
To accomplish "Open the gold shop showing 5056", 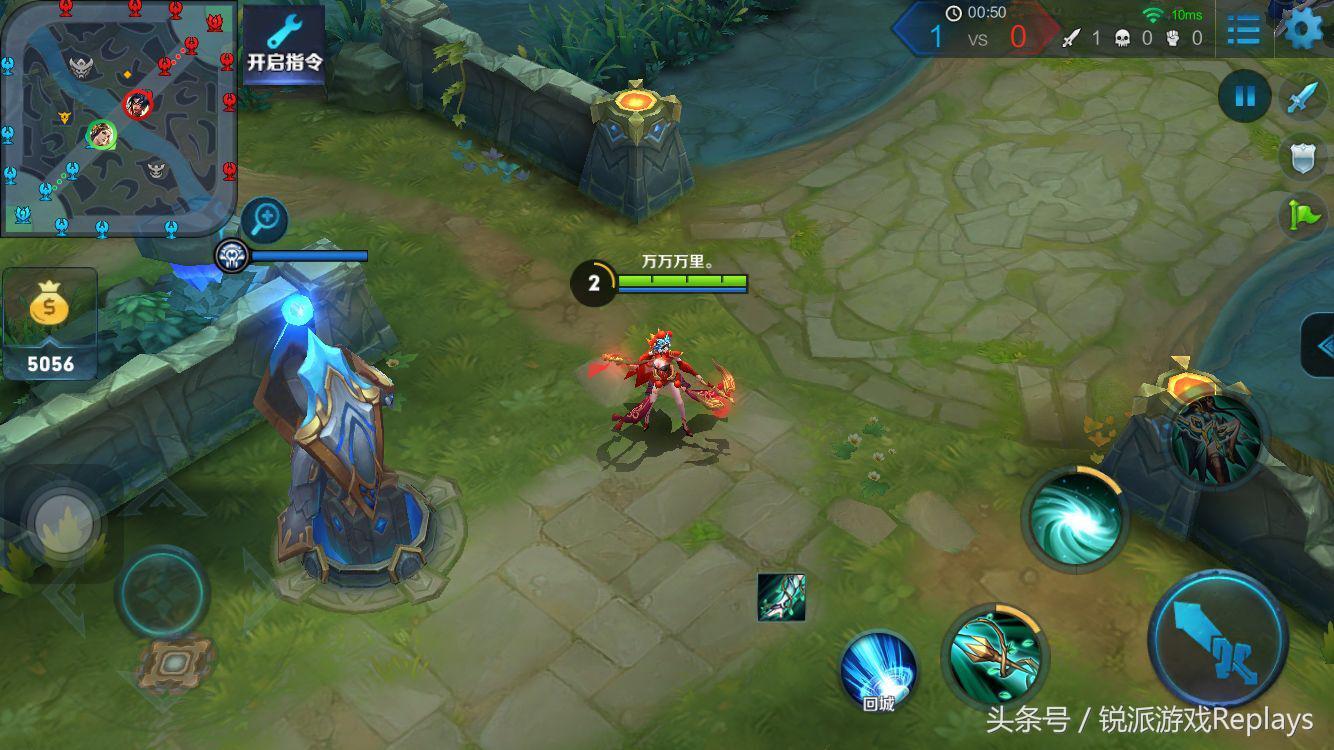I will [x=50, y=324].
